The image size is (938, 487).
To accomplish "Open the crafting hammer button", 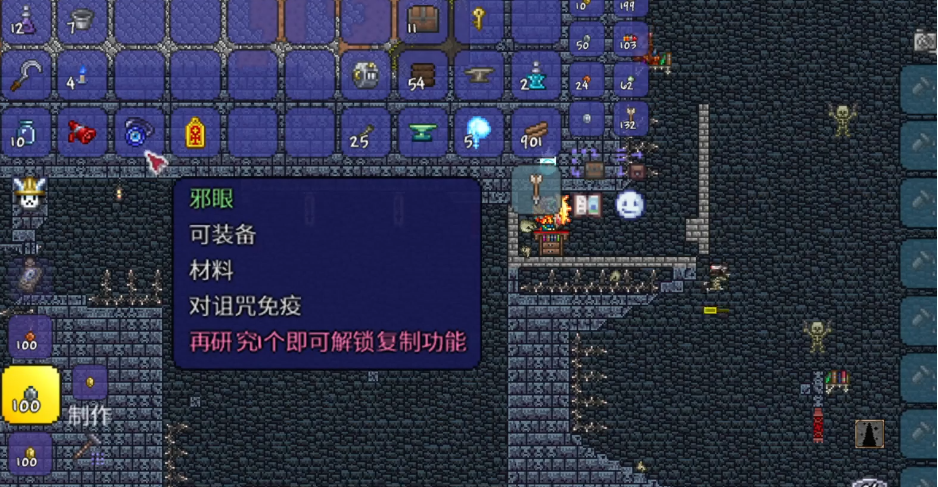I will click(89, 448).
